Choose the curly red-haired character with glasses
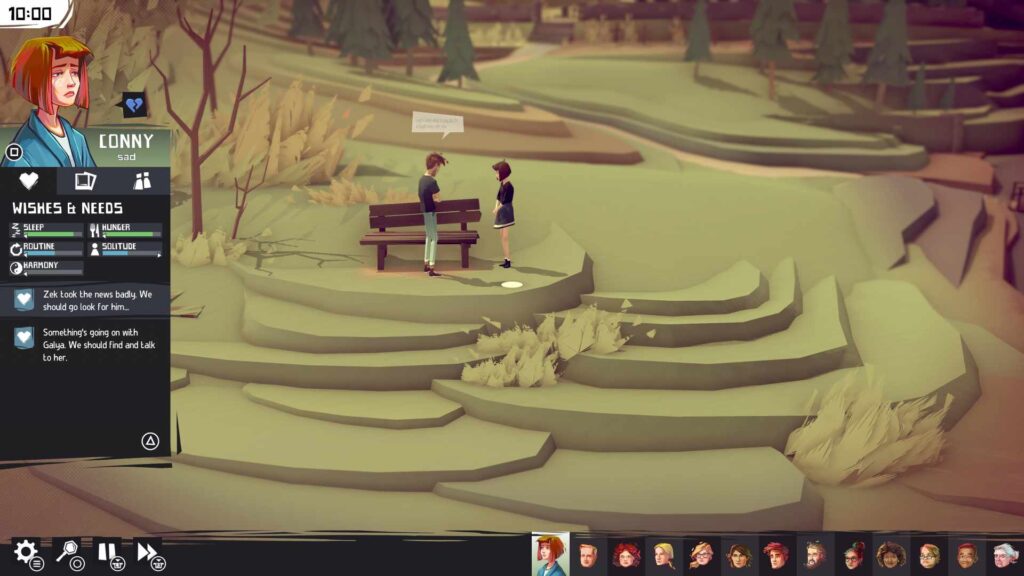 point(626,554)
